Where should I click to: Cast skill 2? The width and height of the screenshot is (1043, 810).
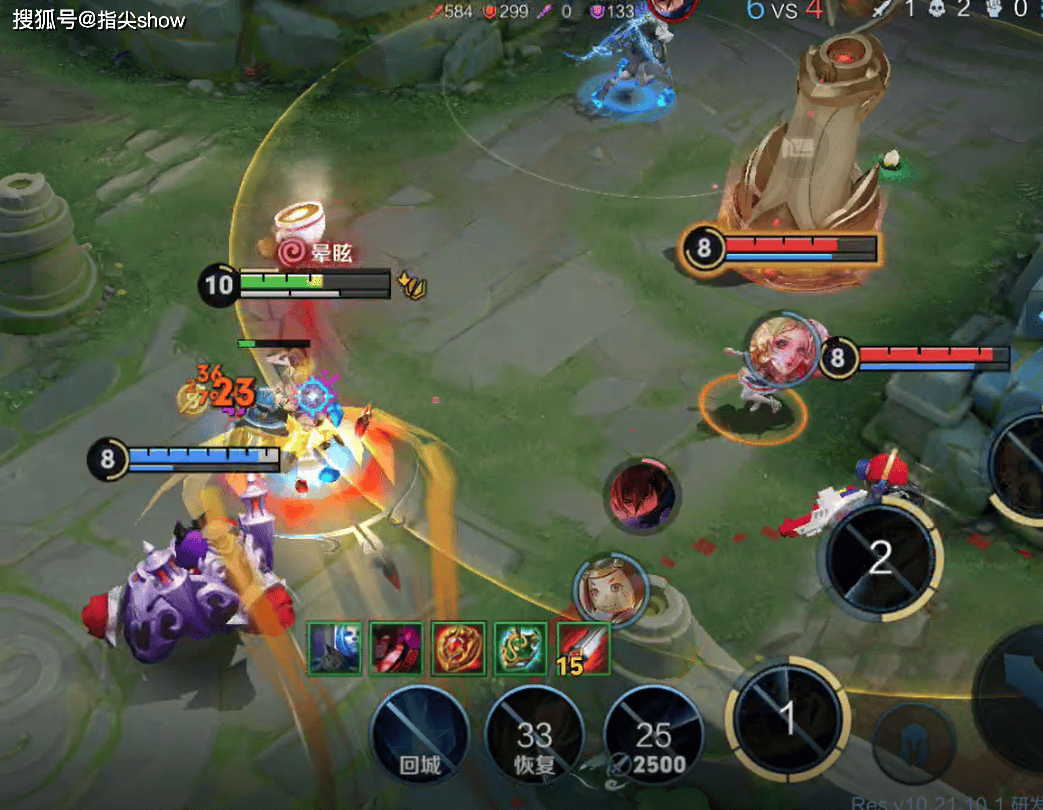879,559
